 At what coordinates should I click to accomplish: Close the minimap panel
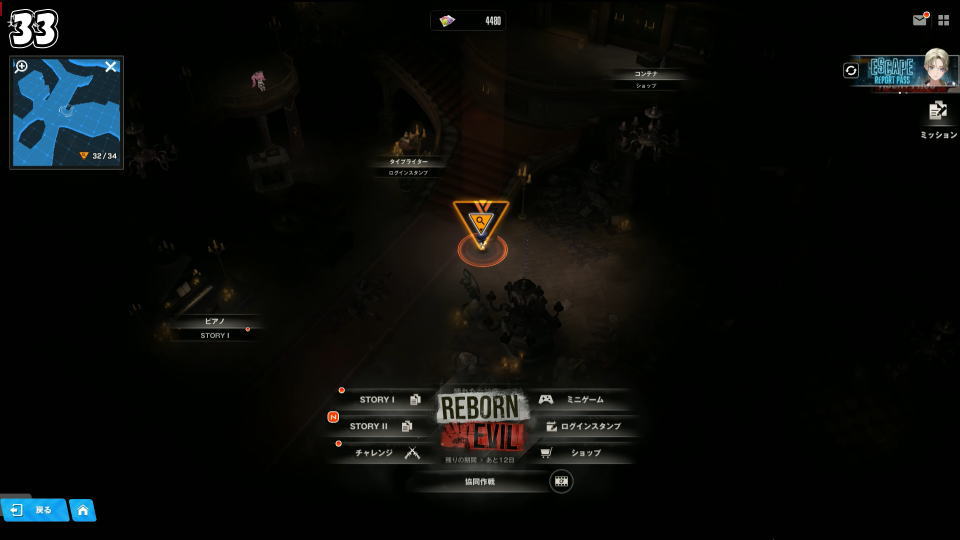pyautogui.click(x=111, y=67)
